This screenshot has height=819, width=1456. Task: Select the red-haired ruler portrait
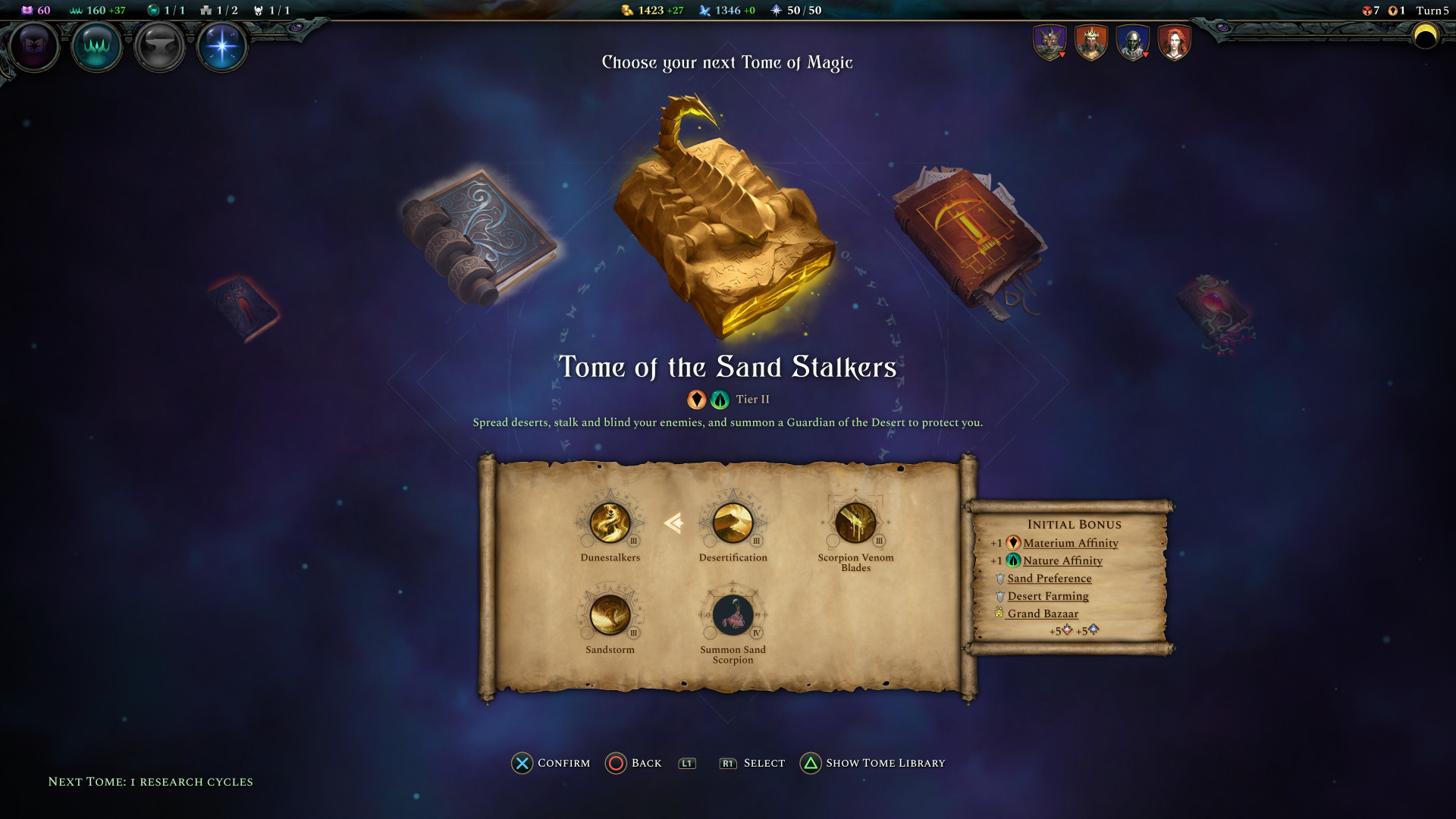(1174, 42)
